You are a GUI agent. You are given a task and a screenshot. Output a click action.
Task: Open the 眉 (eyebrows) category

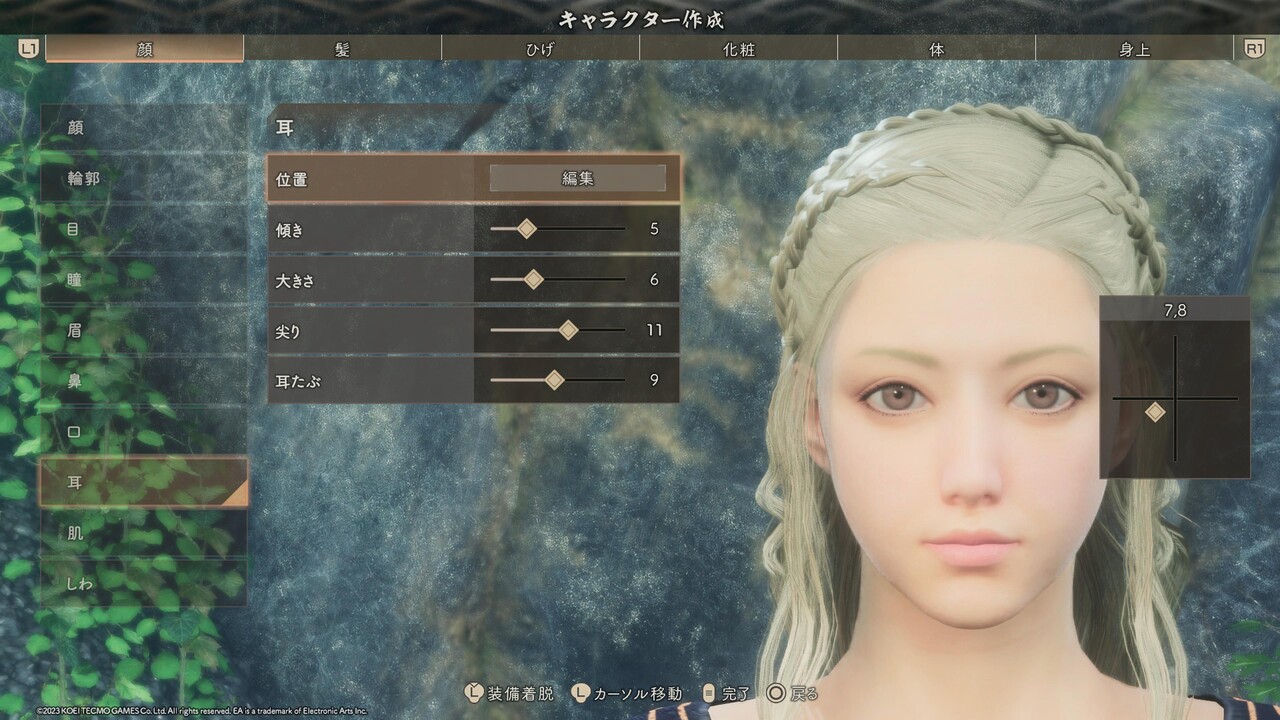point(143,330)
